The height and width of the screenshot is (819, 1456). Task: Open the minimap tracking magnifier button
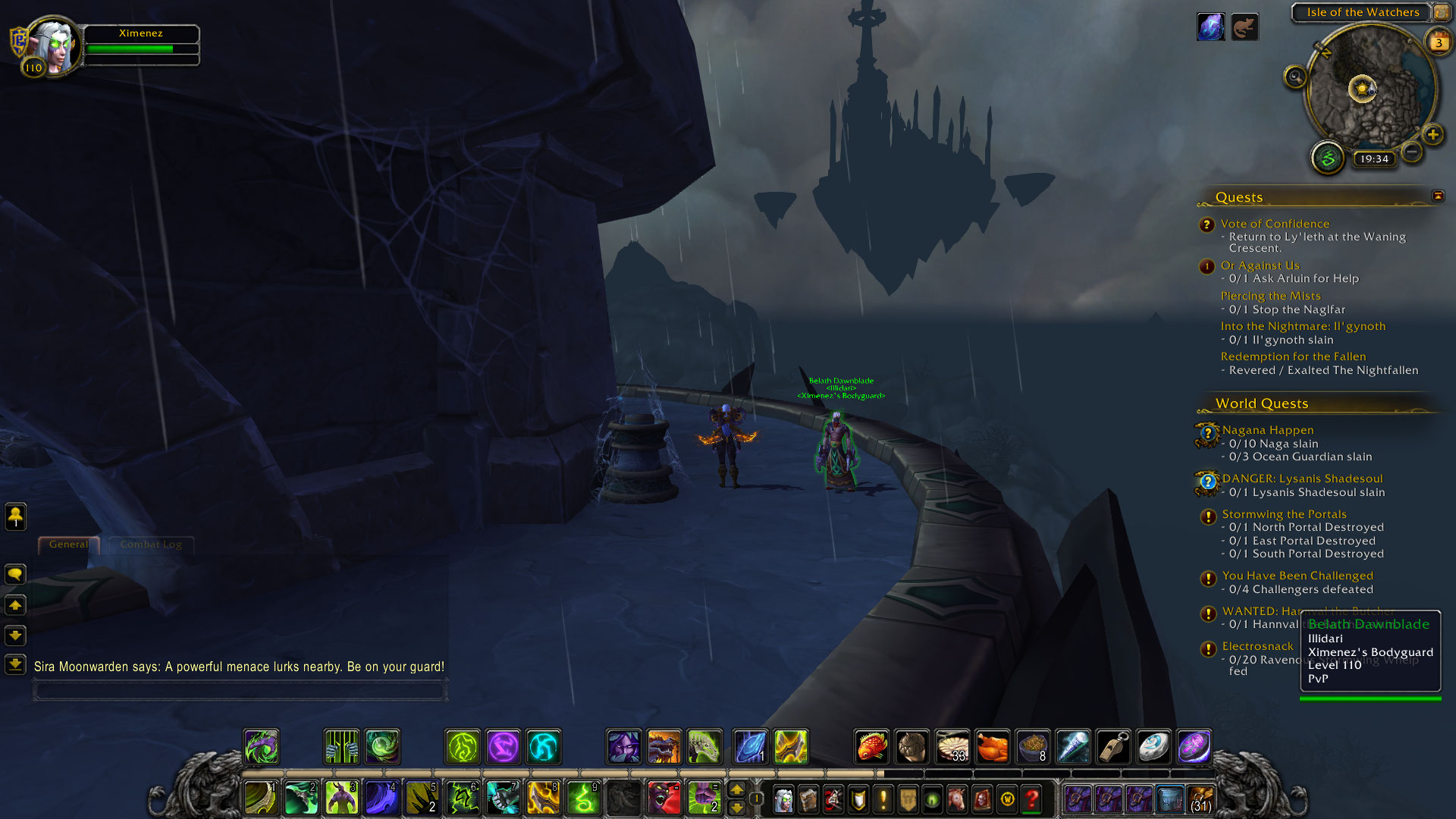coord(1295,77)
